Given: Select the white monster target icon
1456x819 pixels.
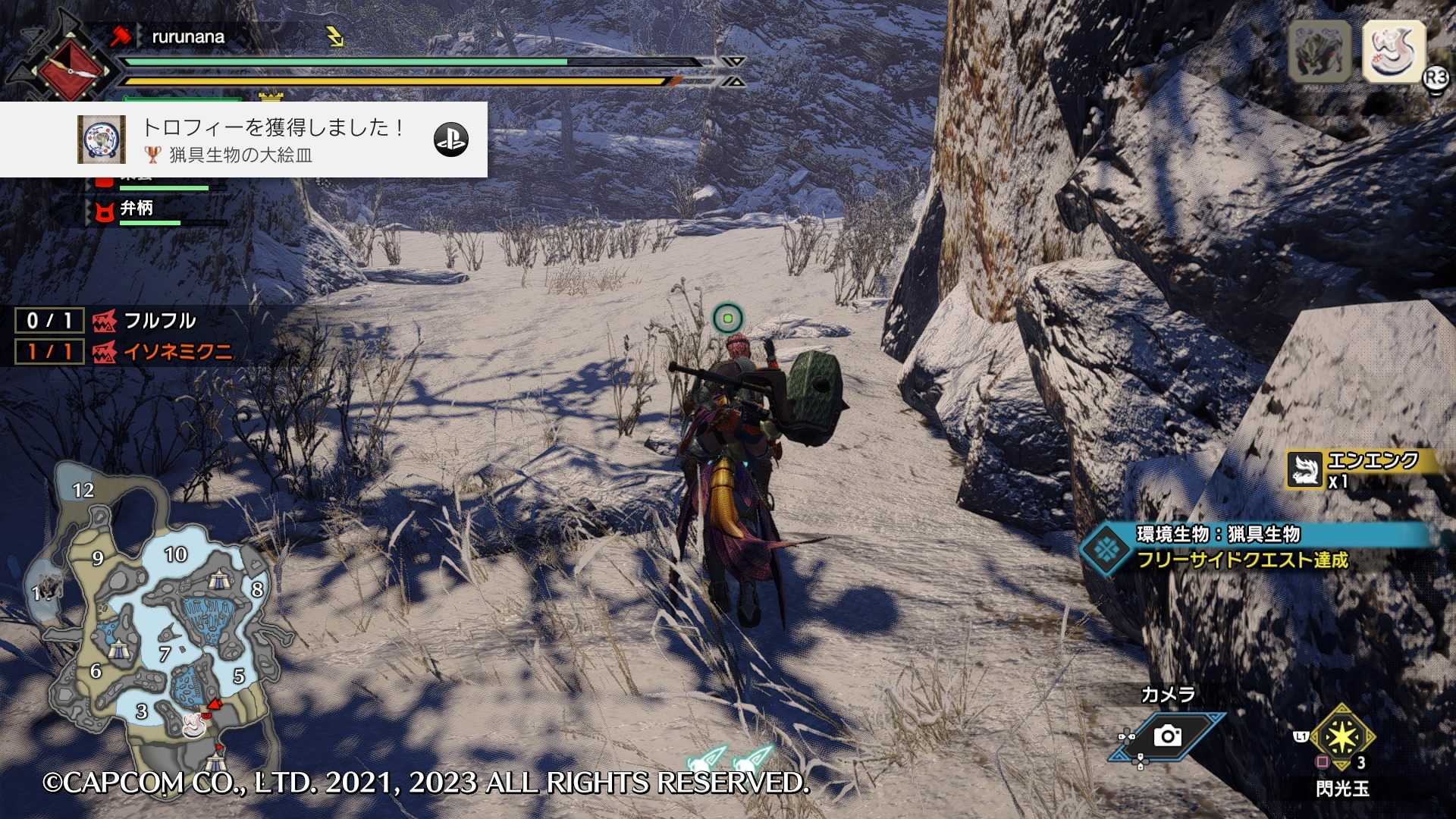Looking at the screenshot, I should point(1393,52).
